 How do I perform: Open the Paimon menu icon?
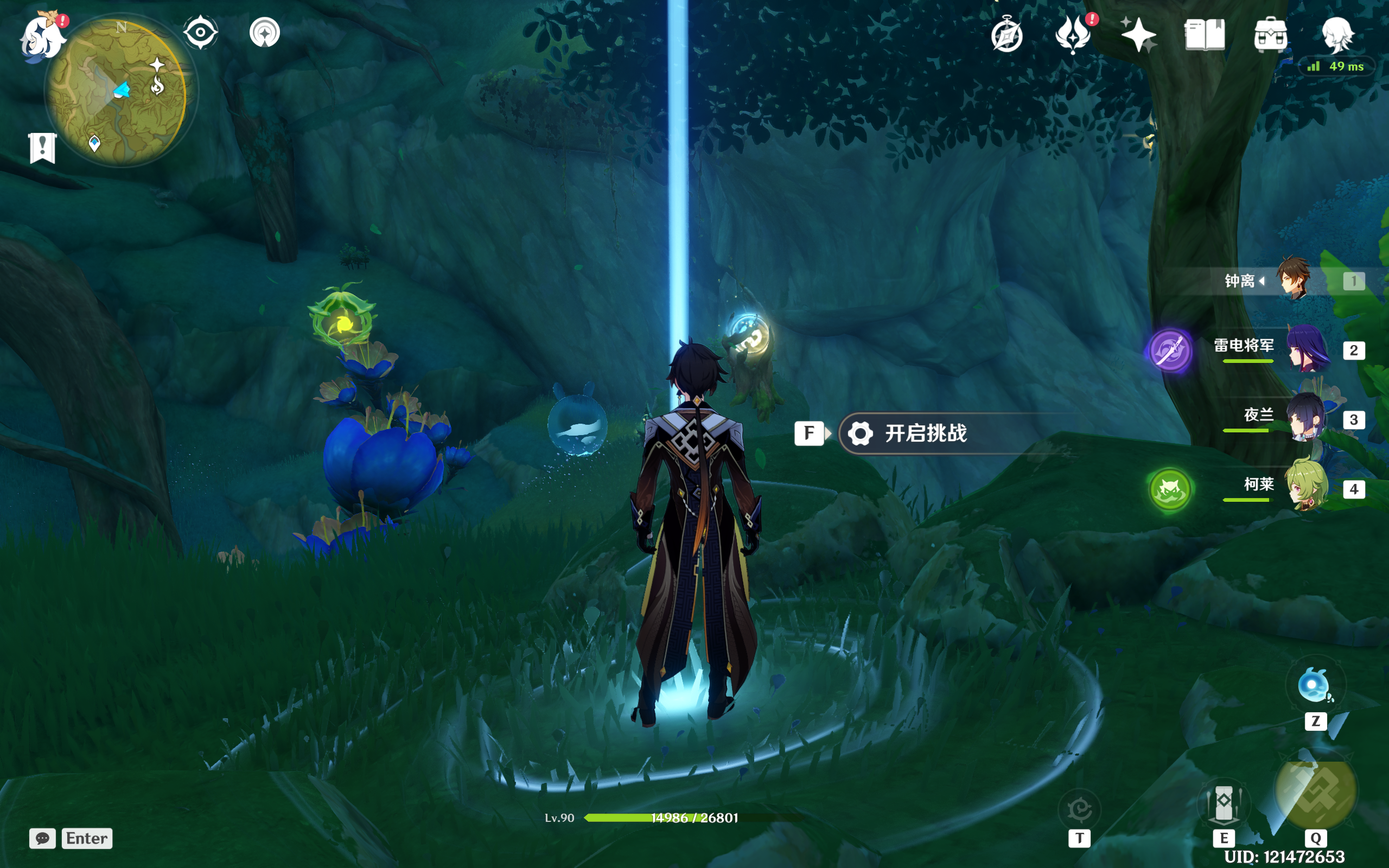[42, 37]
